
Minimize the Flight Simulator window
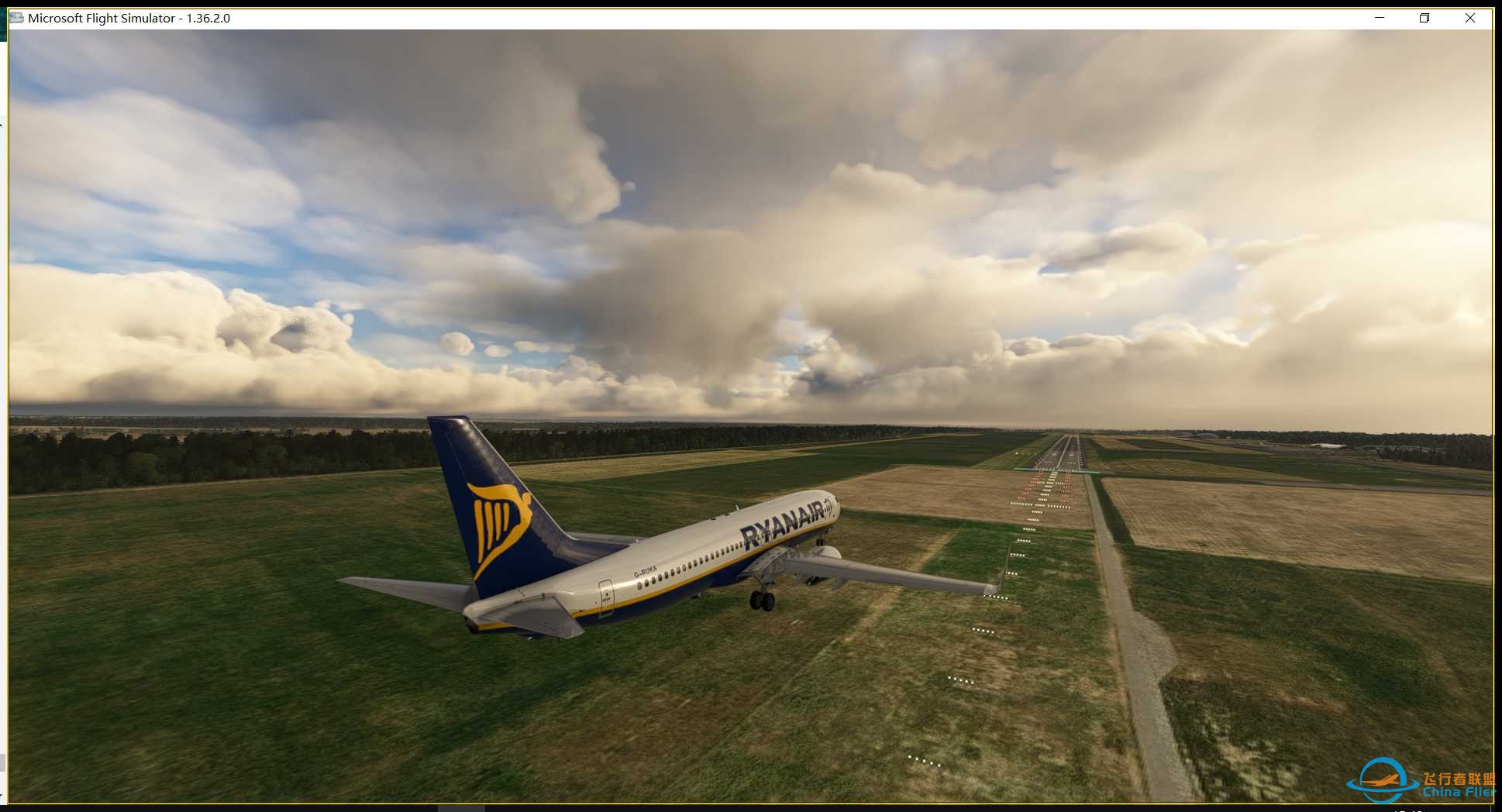point(1380,18)
